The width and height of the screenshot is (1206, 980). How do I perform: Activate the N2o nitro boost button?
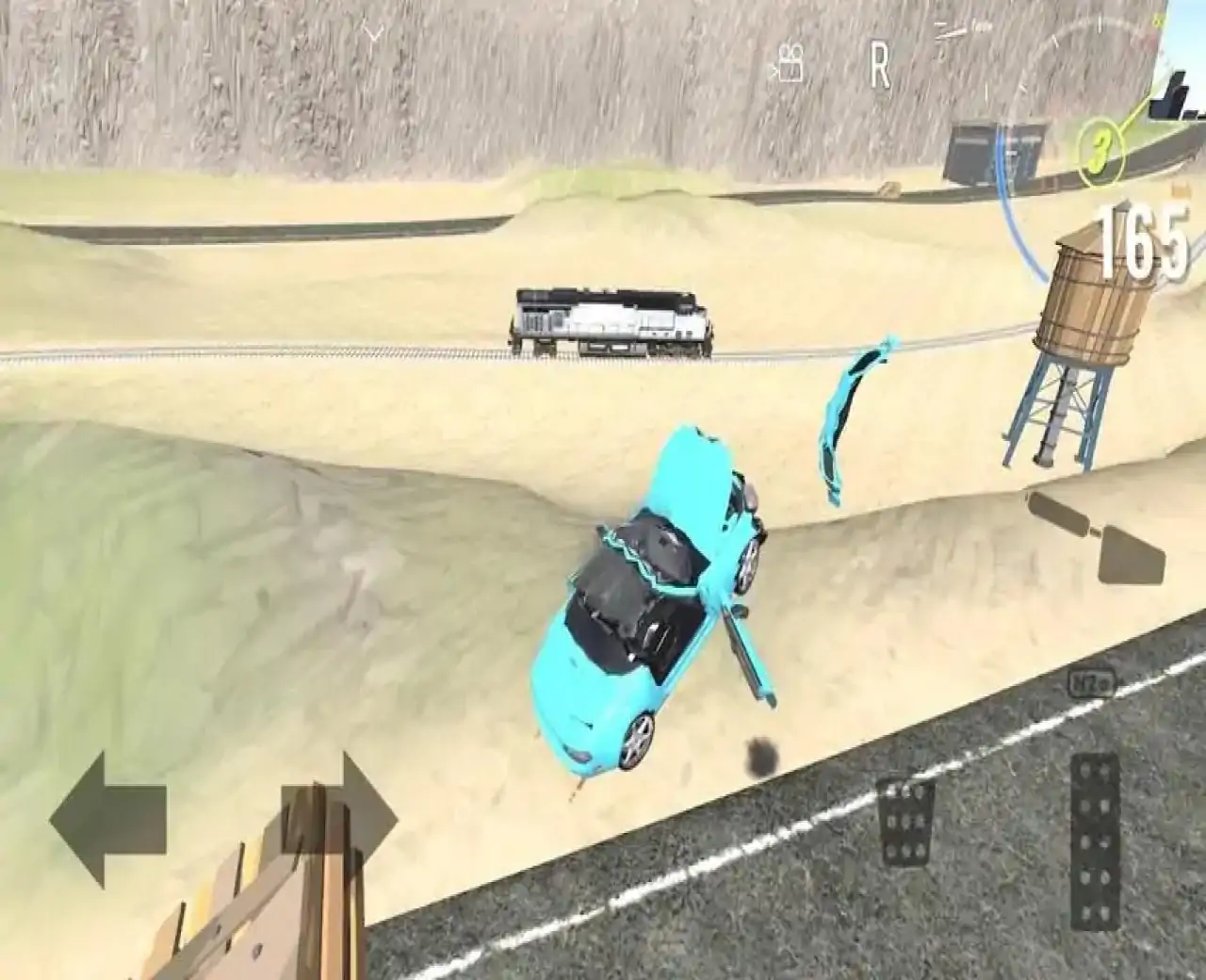click(1093, 683)
